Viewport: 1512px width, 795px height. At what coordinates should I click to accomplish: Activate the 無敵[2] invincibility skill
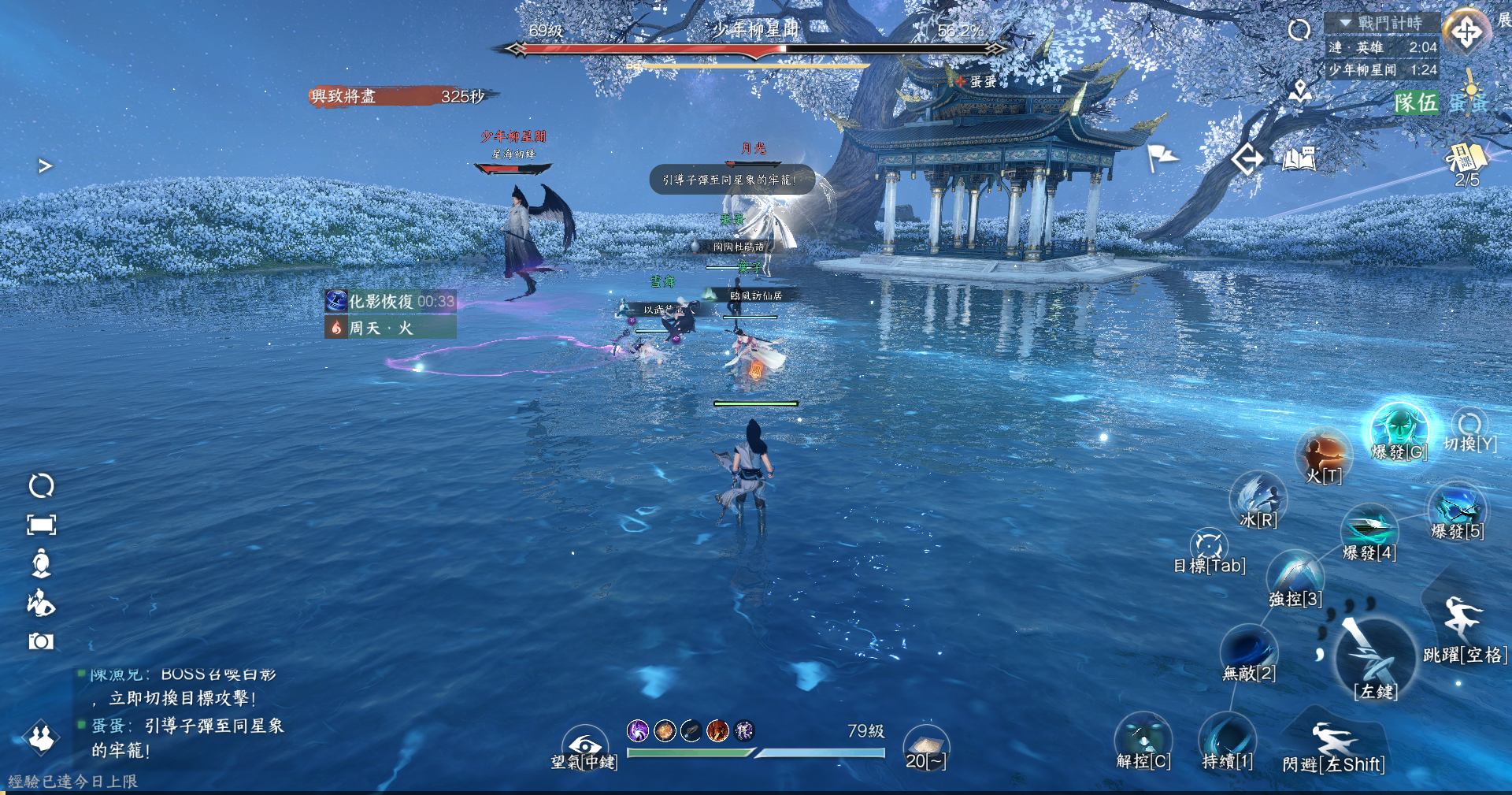tap(1248, 650)
